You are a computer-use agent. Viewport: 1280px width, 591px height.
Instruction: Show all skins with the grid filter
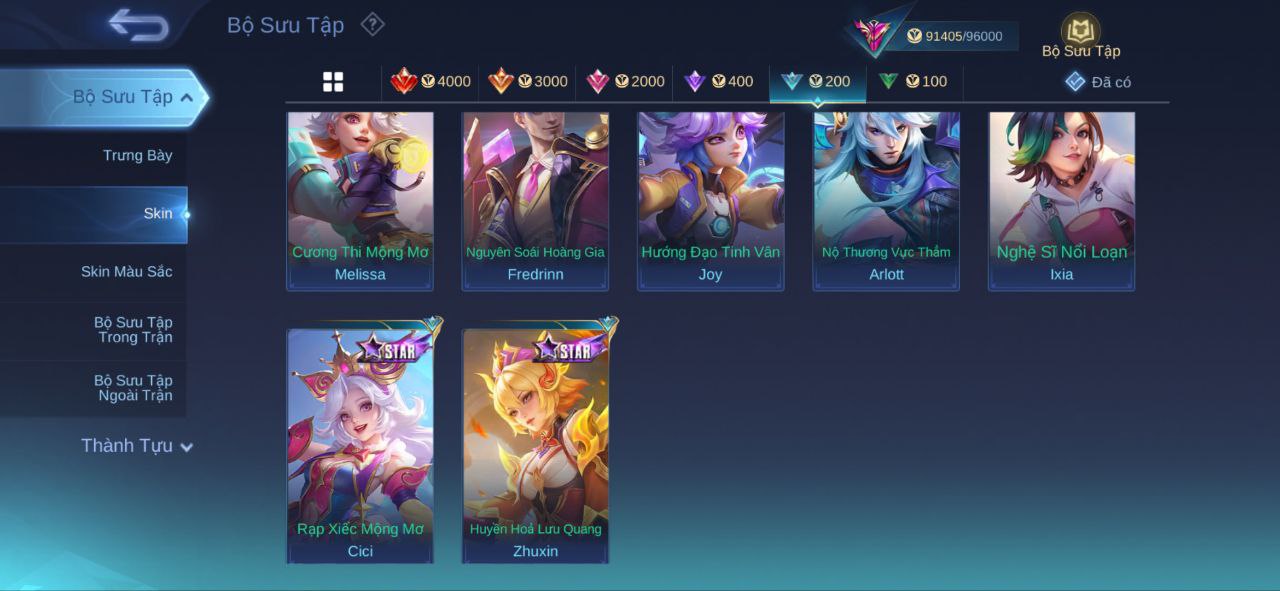pos(333,82)
